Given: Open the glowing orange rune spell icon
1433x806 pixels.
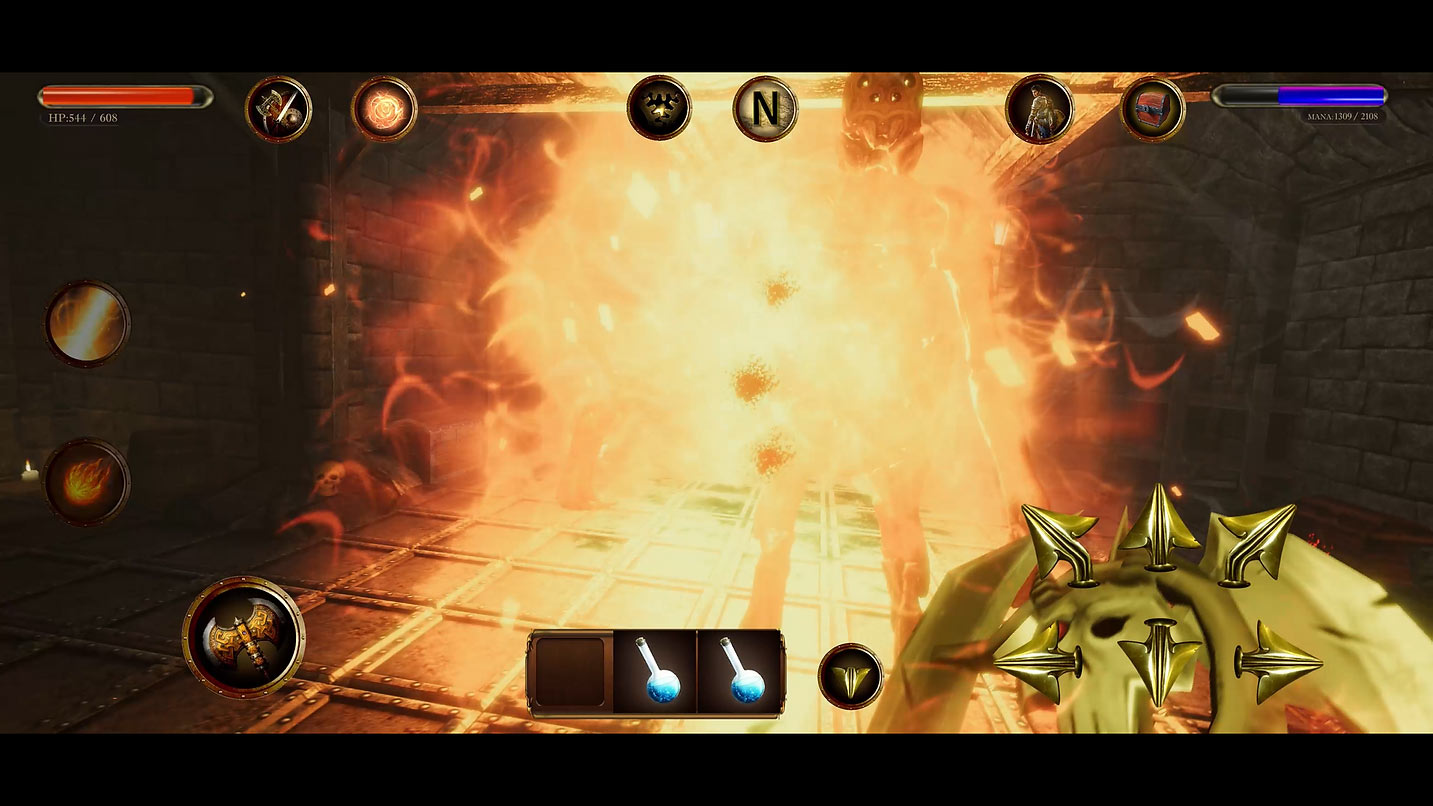Looking at the screenshot, I should click(x=384, y=109).
